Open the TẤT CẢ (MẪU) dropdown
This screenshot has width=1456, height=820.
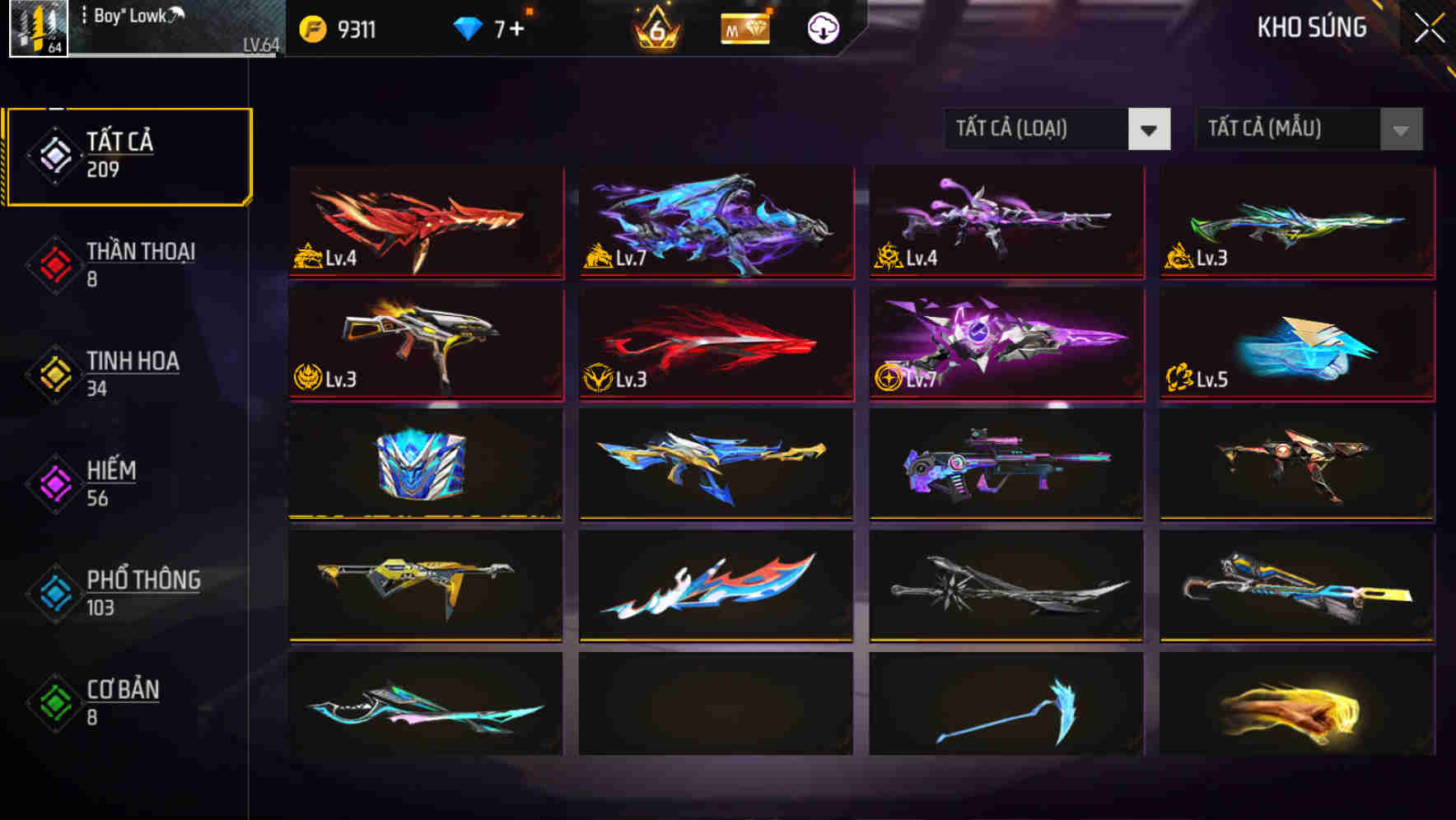coord(1285,129)
